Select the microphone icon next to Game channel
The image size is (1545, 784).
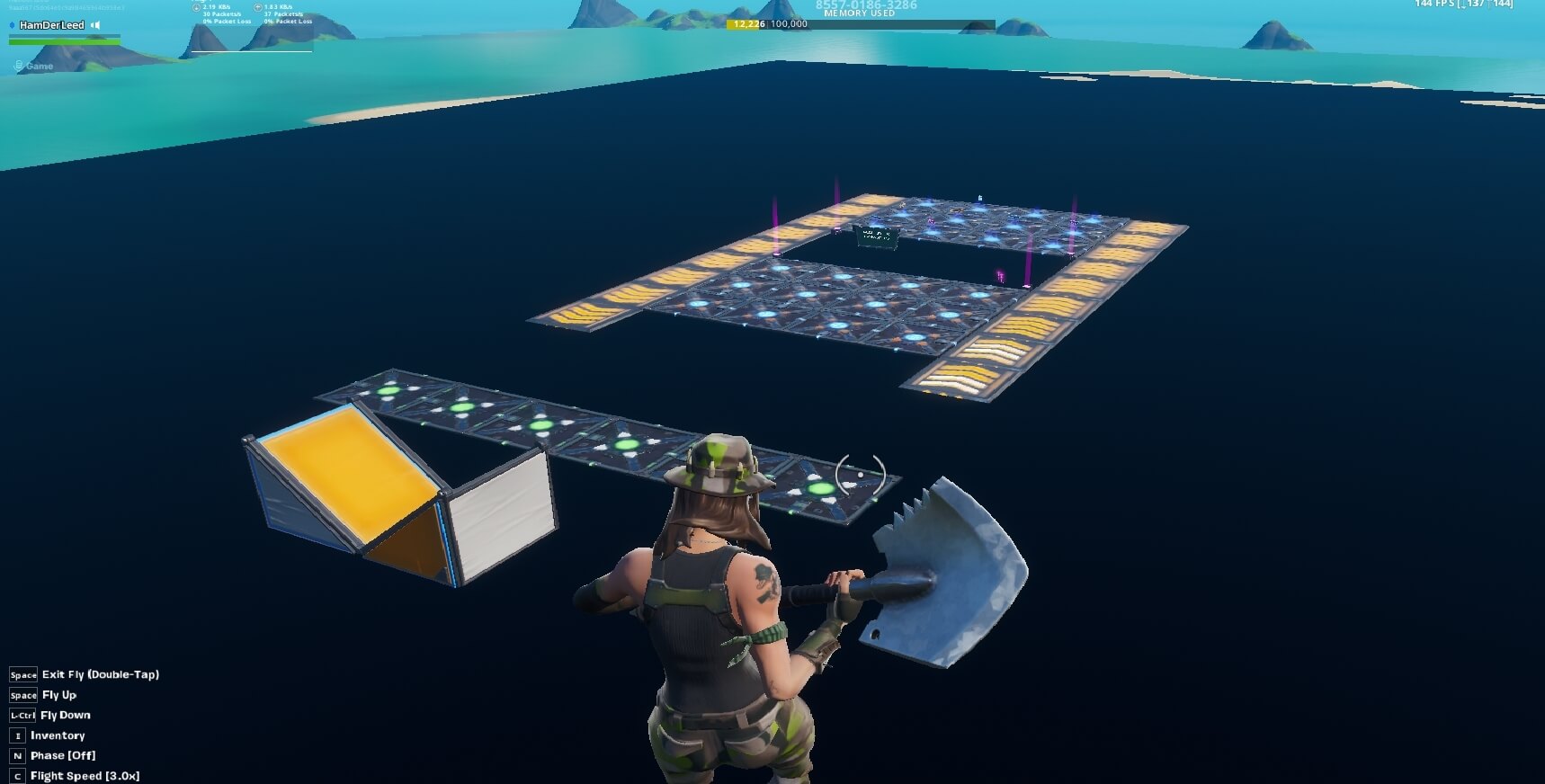click(18, 65)
